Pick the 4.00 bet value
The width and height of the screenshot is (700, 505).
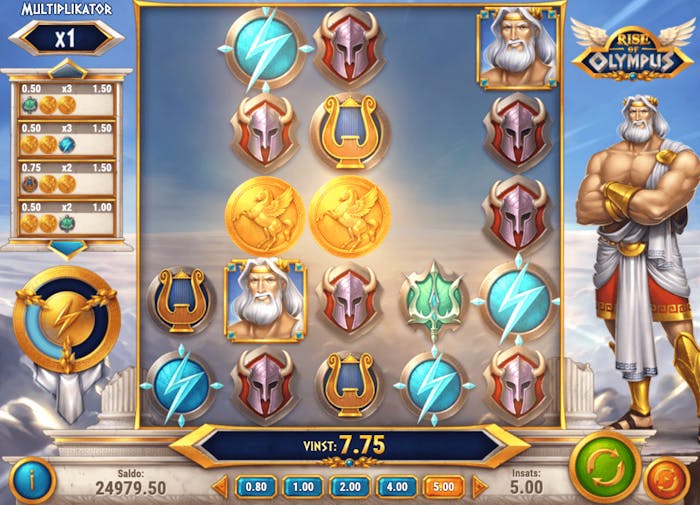(396, 487)
